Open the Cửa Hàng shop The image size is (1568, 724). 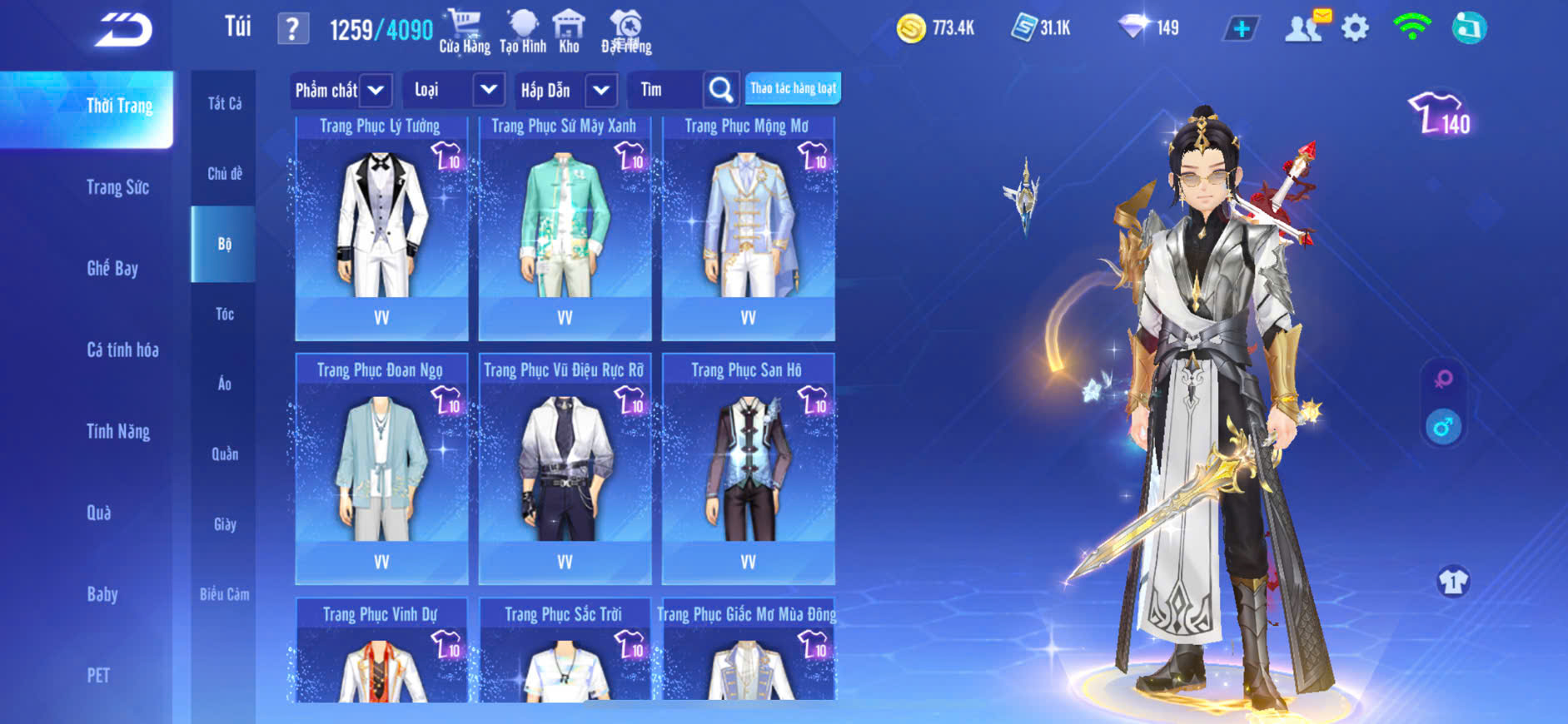pos(464,31)
